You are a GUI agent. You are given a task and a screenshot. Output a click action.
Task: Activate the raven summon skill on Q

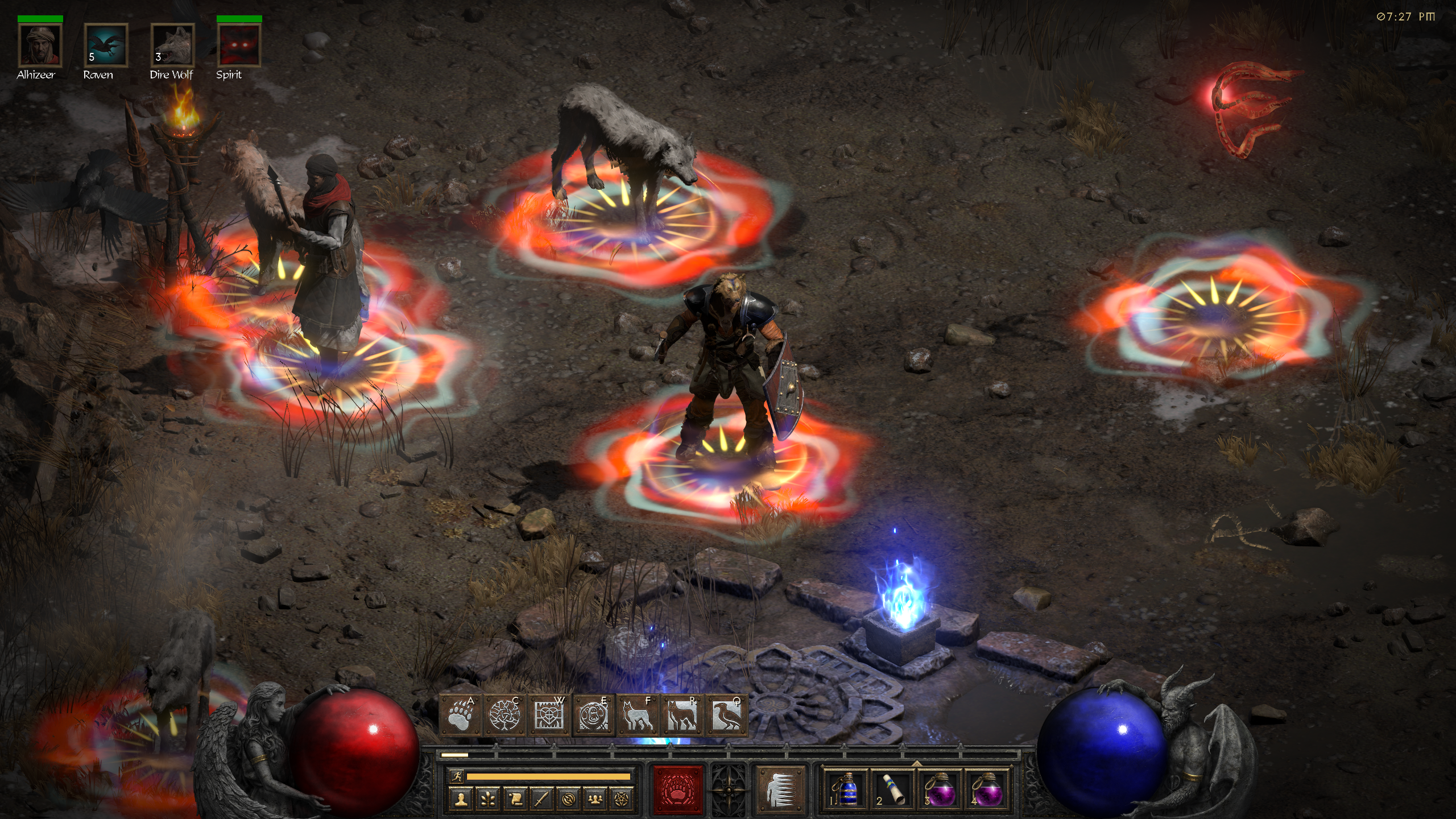click(727, 715)
